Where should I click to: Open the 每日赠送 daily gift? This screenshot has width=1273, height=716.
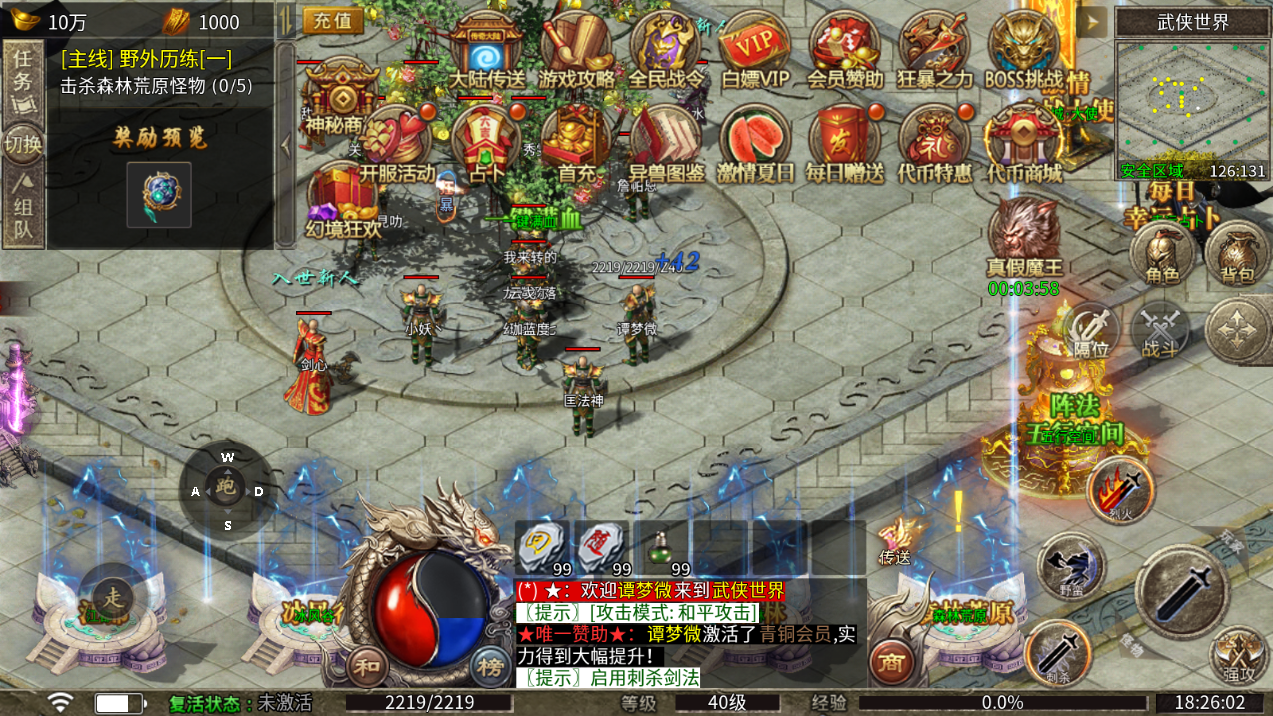tap(845, 142)
